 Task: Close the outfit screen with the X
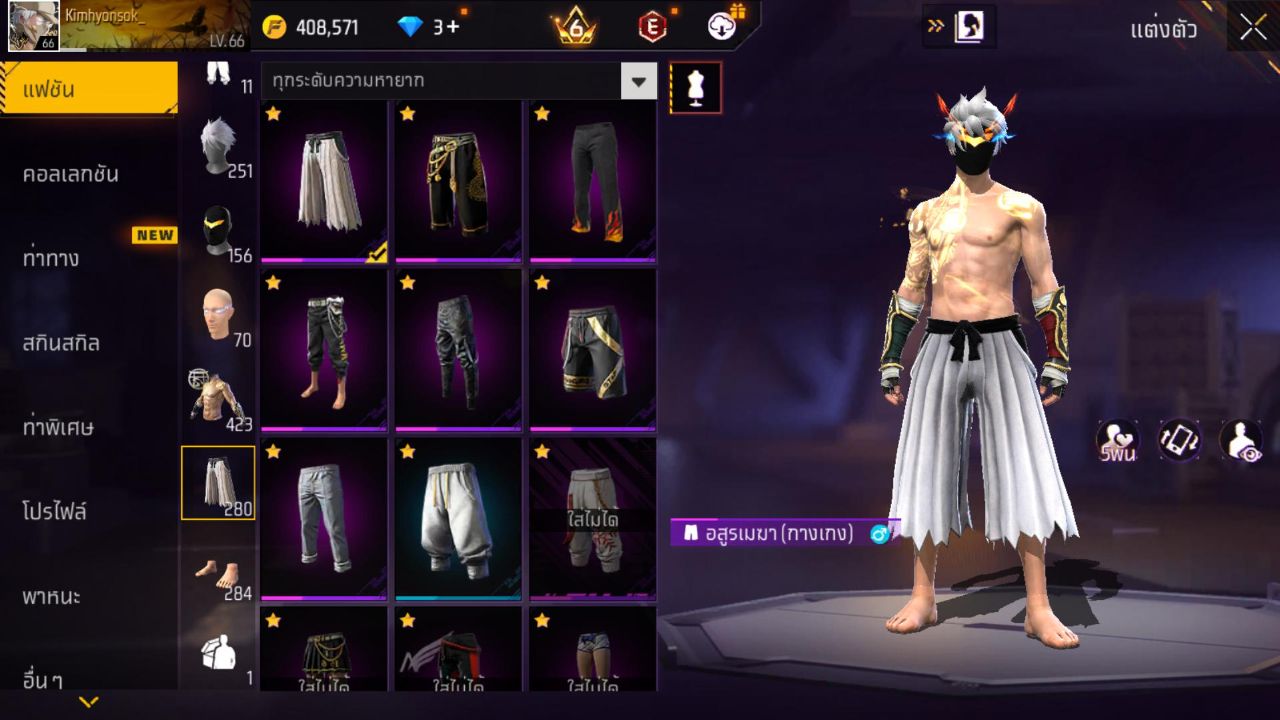tap(1253, 28)
